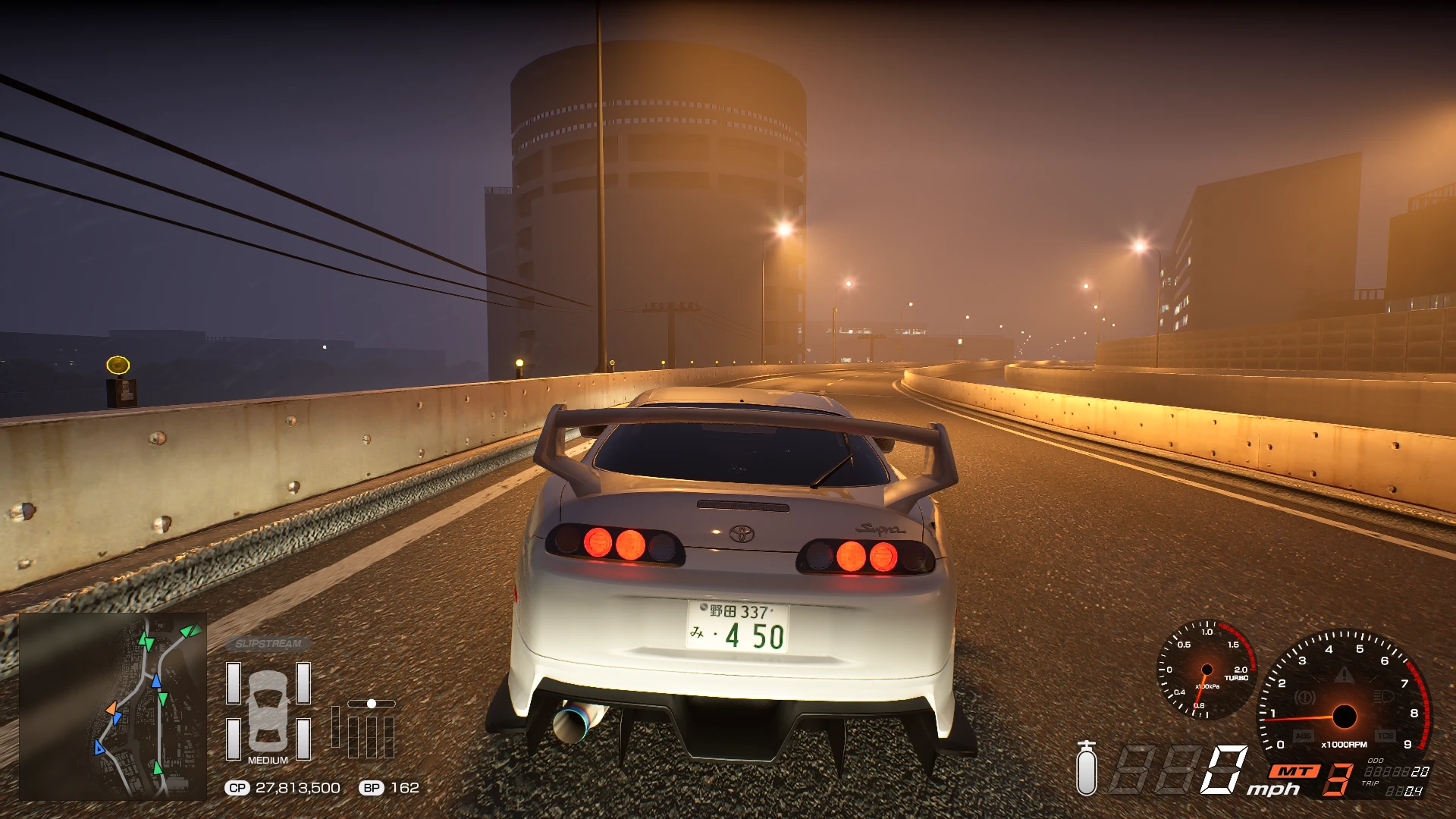Viewport: 1456px width, 819px height.
Task: Toggle the TCS indicator
Action: tap(1385, 736)
